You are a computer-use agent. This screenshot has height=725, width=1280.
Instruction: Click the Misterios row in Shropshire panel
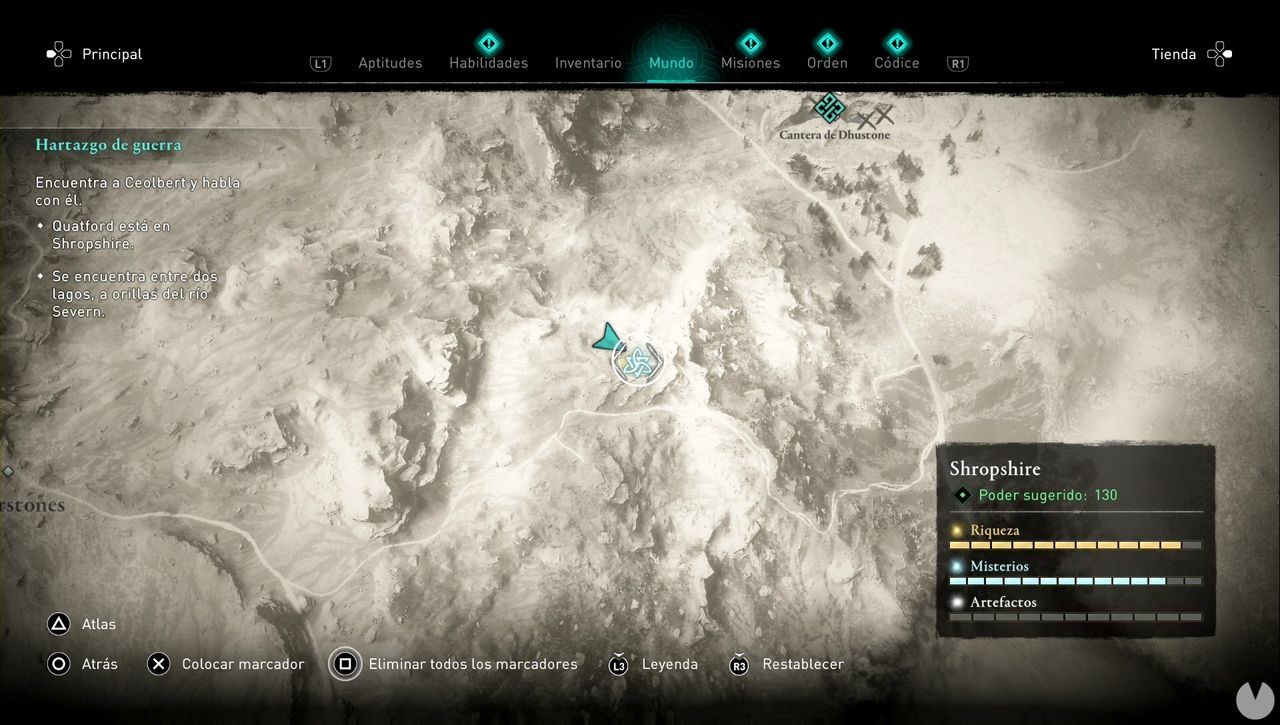point(1075,573)
